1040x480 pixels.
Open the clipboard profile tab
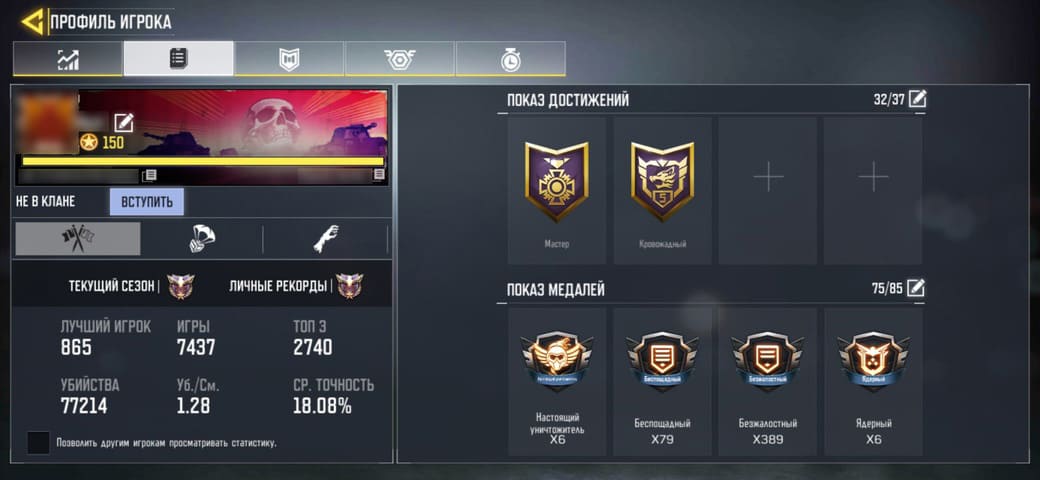click(x=179, y=59)
